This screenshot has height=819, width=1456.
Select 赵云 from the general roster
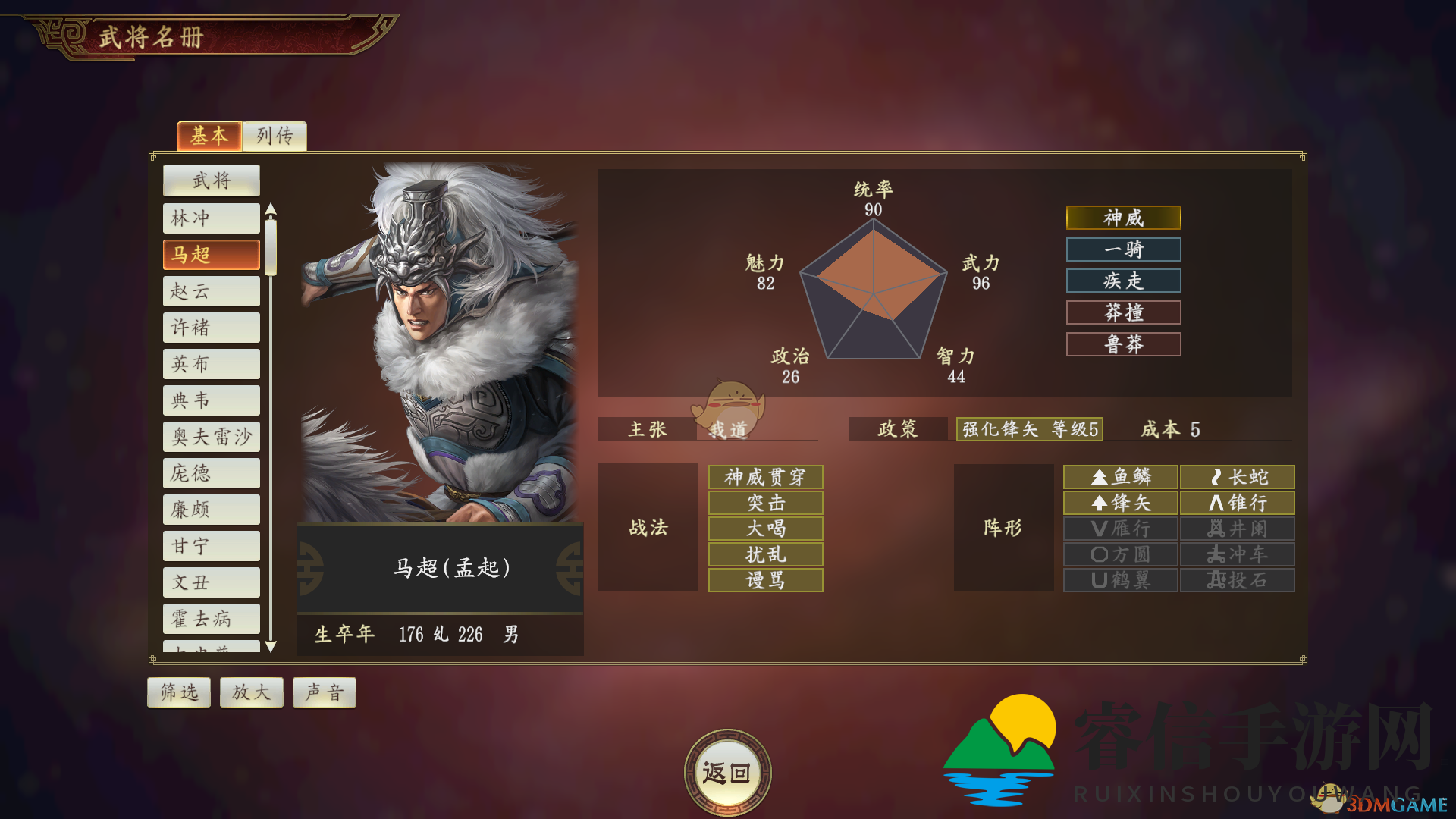pos(211,290)
